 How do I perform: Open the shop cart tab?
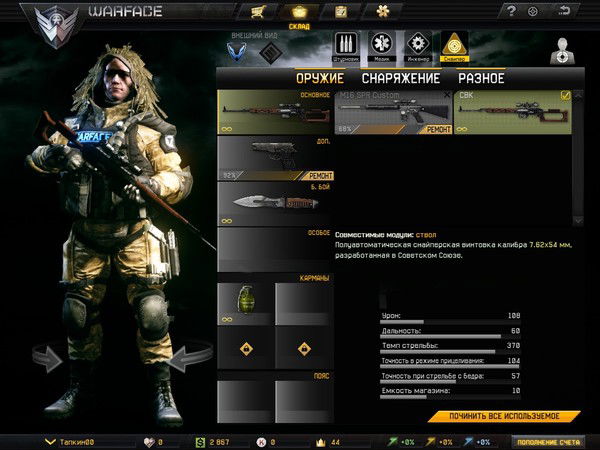259,12
